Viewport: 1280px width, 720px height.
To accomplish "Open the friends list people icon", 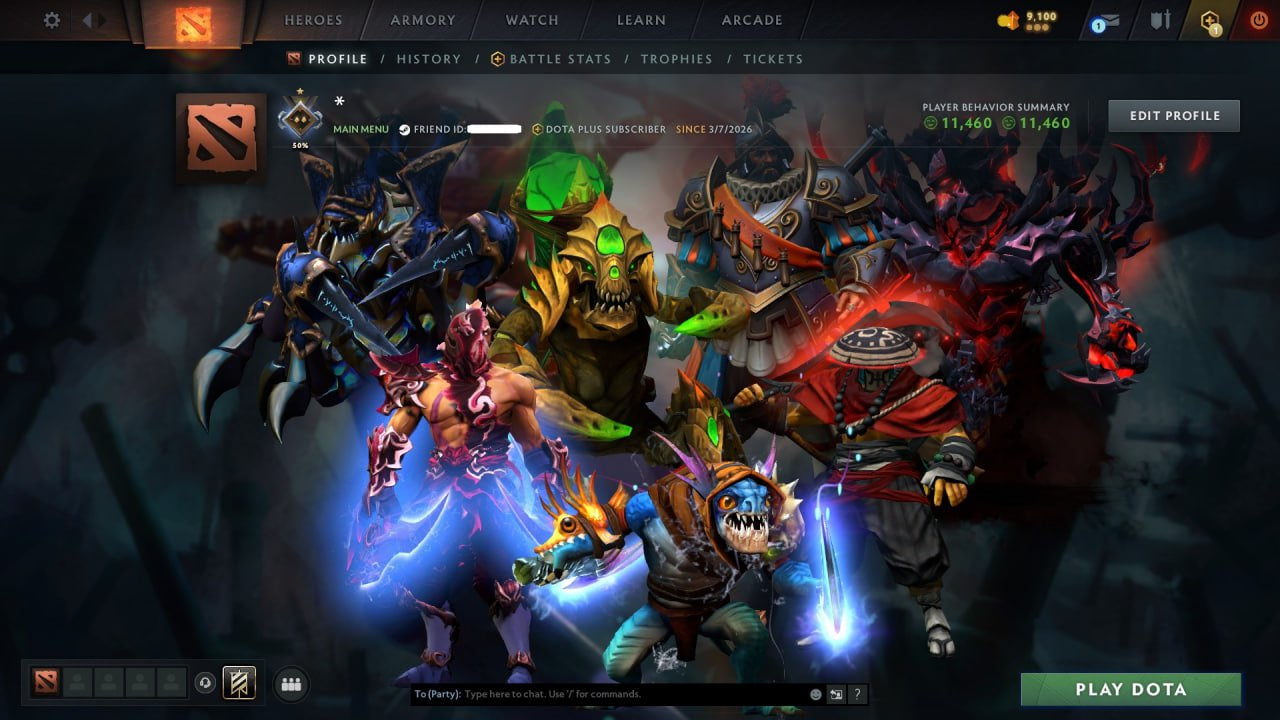I will 290,684.
